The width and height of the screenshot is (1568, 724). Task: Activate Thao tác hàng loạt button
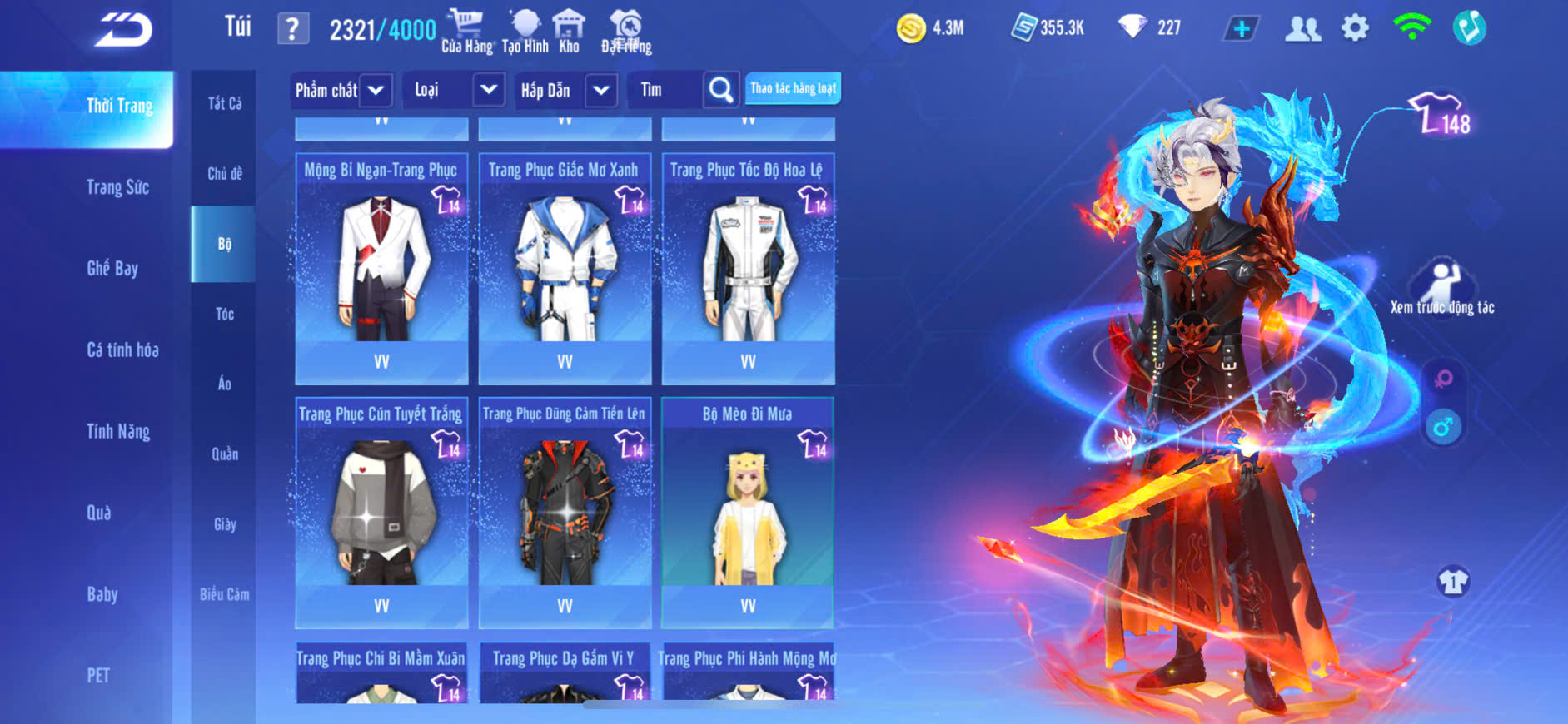coord(793,88)
